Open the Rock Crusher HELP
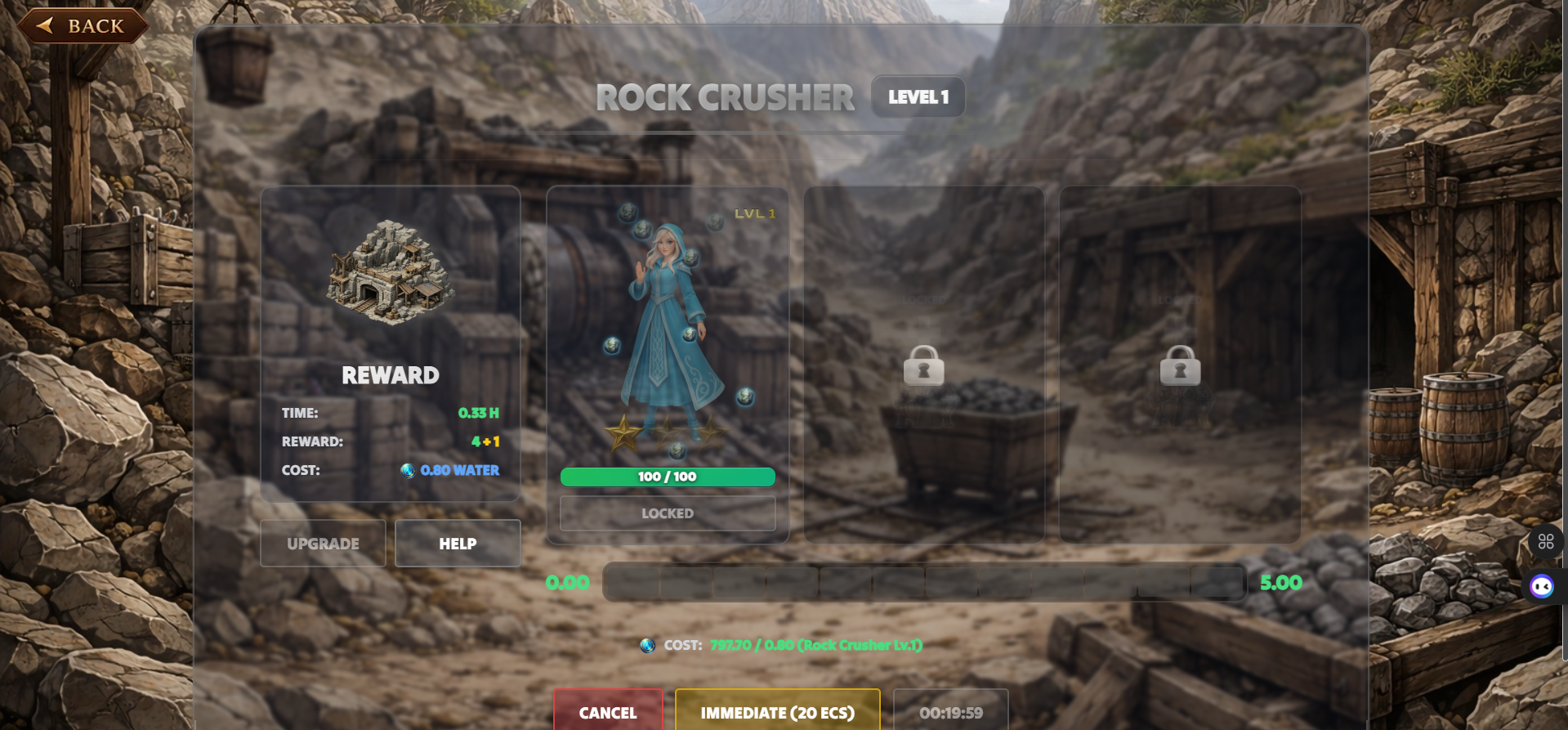The image size is (1568, 730). (458, 544)
